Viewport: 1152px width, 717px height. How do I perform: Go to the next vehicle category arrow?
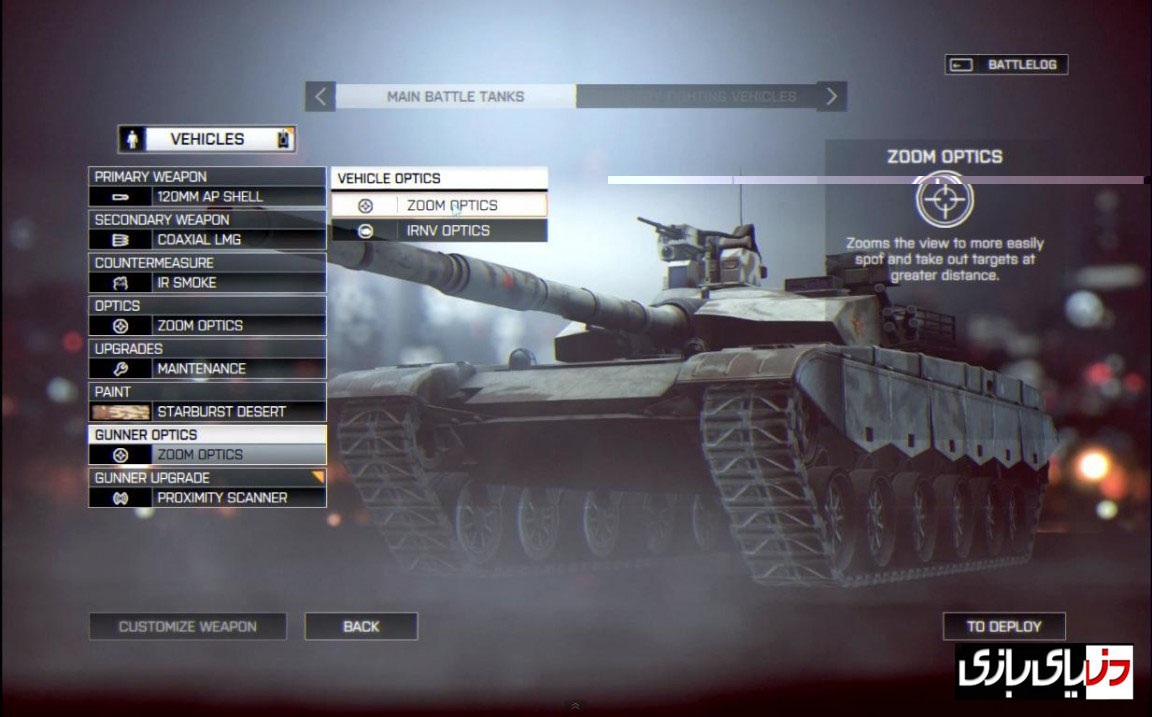click(x=832, y=97)
